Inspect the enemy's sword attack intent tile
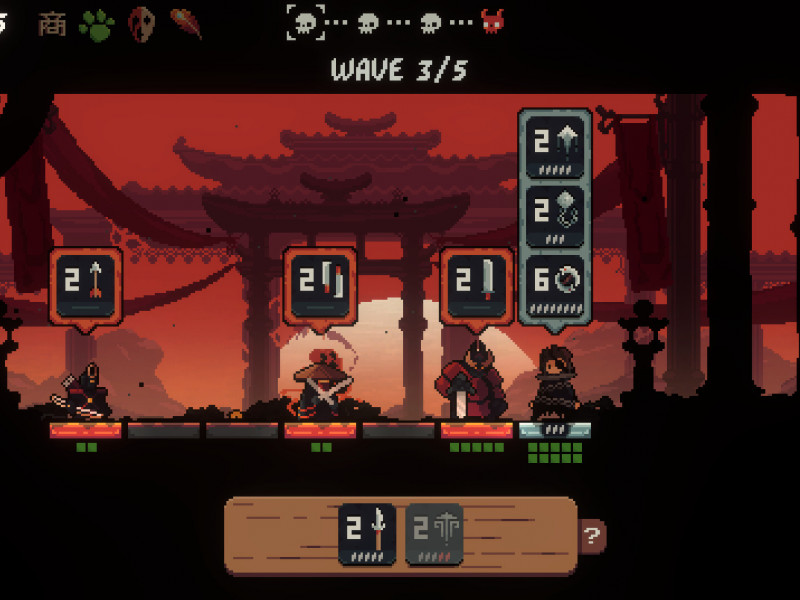Viewport: 800px width, 600px height. pyautogui.click(x=478, y=287)
